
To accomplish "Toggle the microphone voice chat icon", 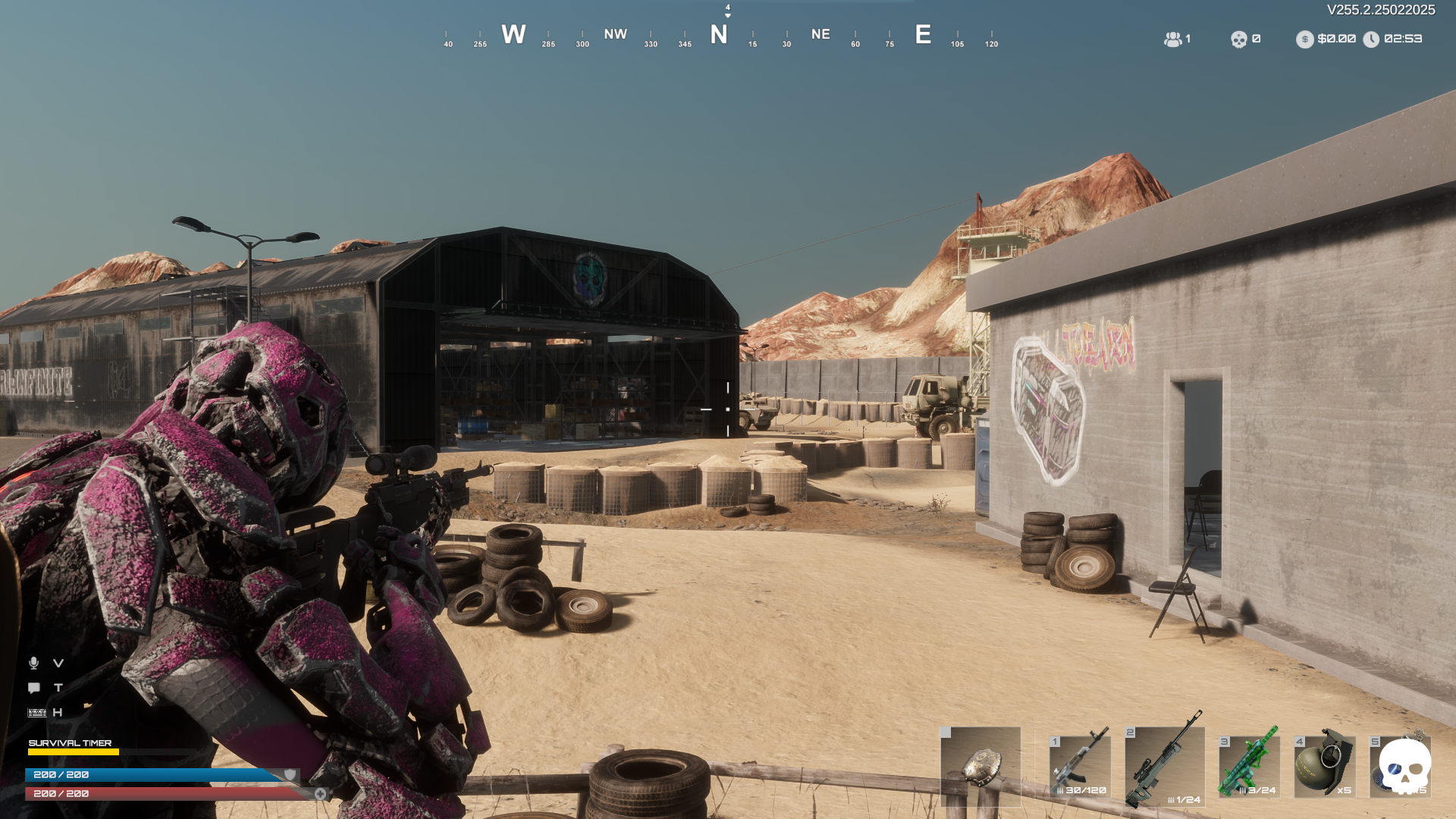I will pos(33,664).
